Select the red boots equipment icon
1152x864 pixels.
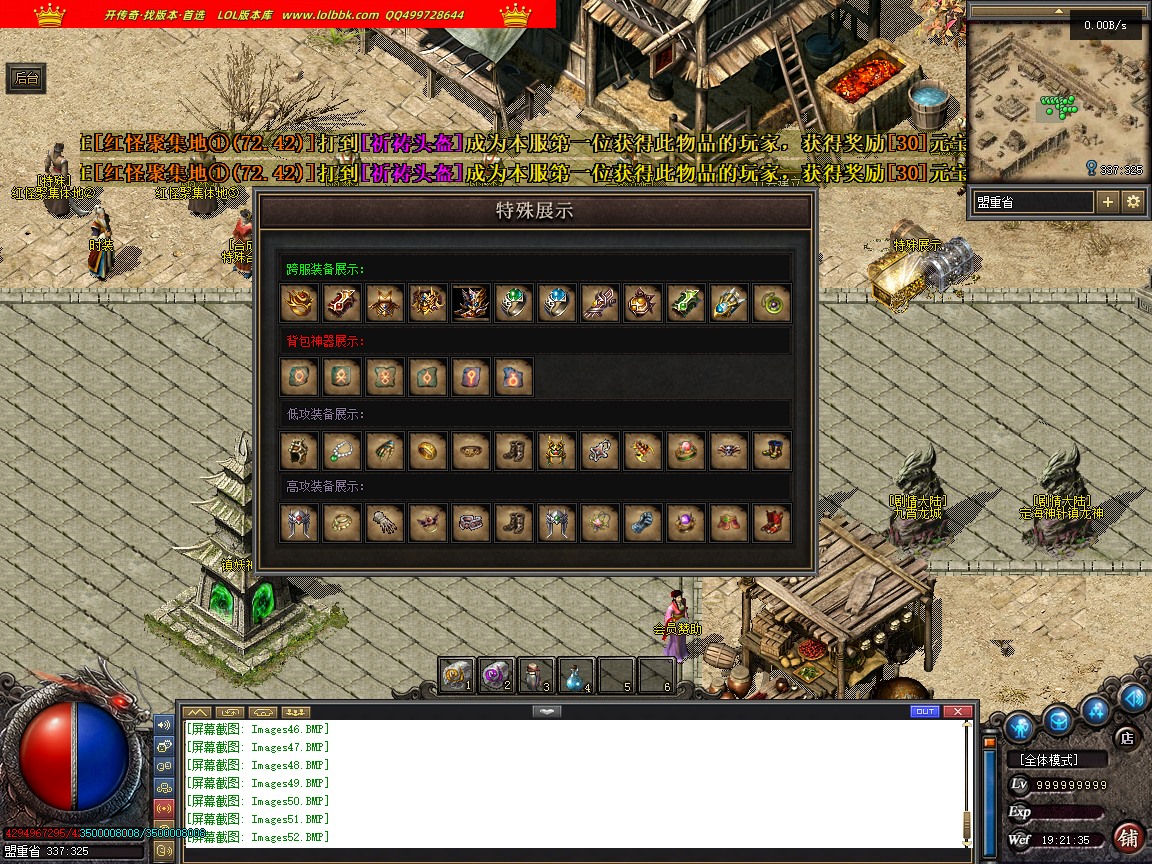pos(772,522)
